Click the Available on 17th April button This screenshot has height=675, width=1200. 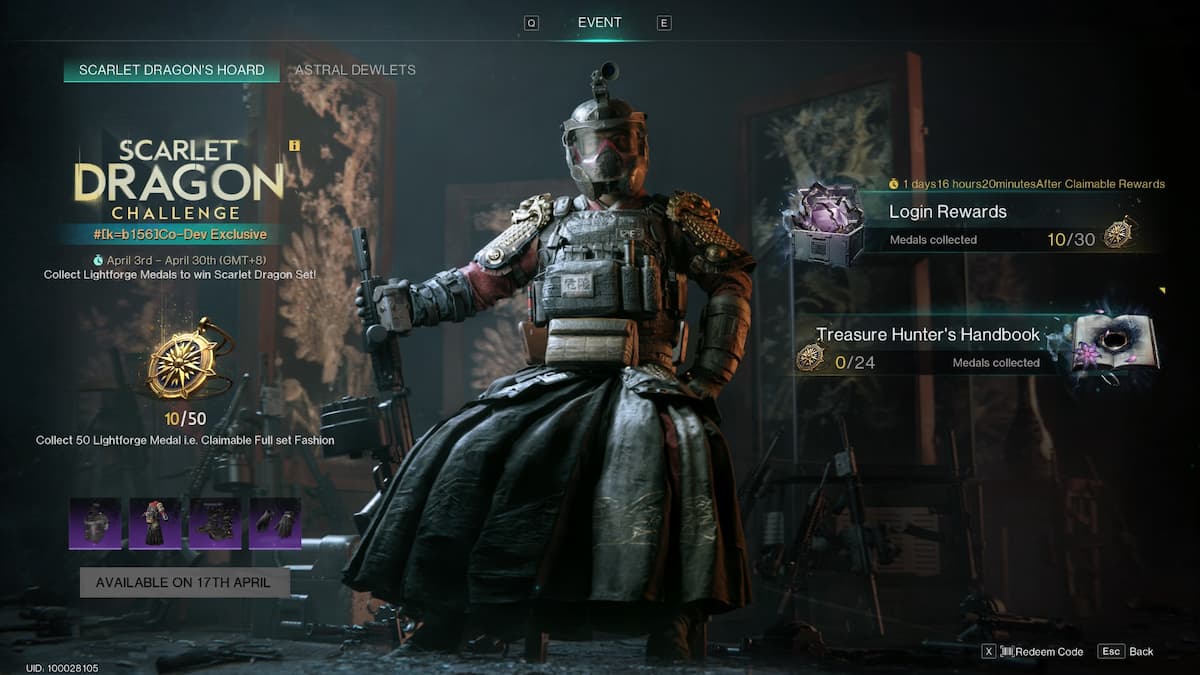point(185,582)
